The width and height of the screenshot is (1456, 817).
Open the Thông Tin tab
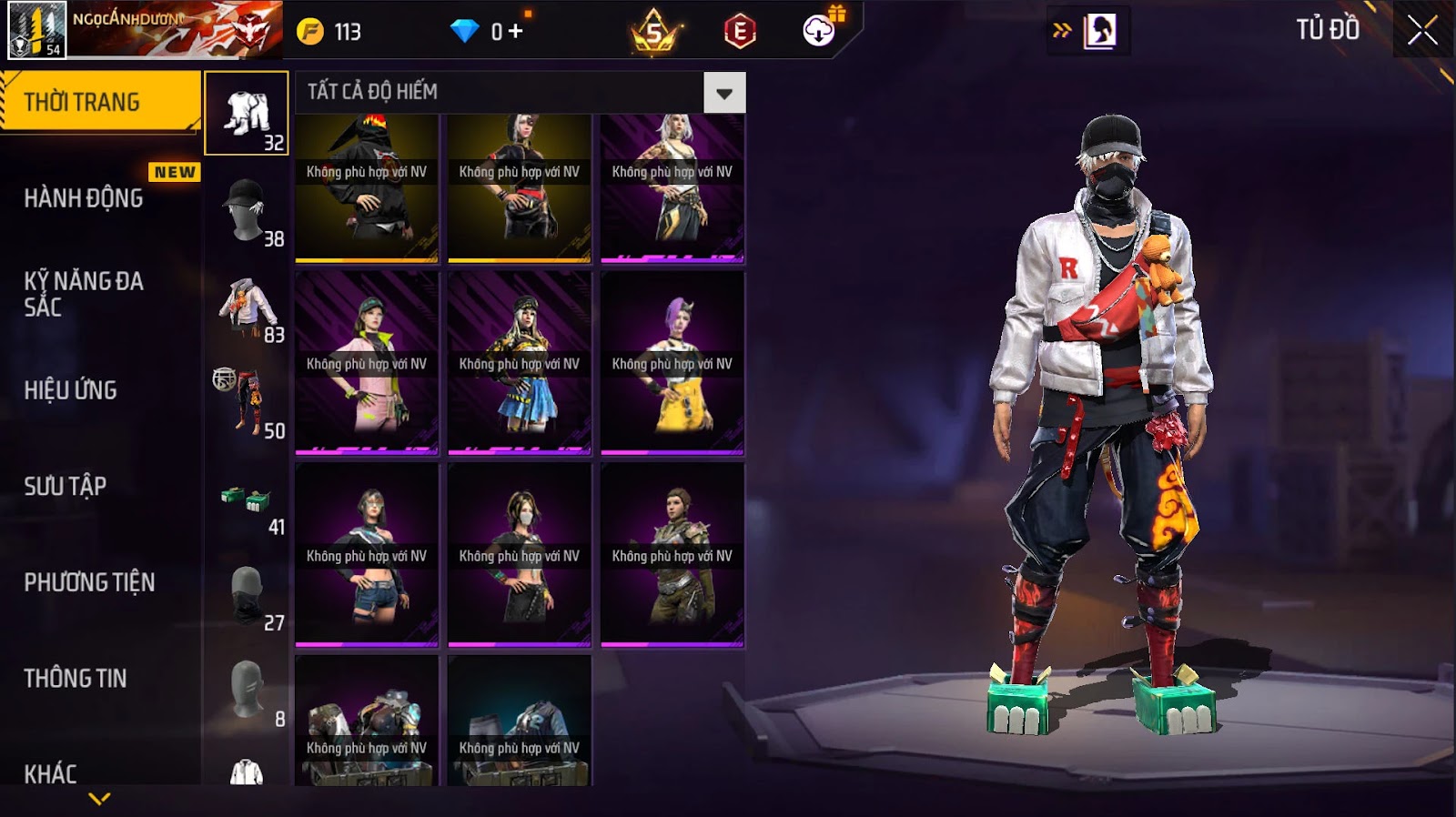76,678
